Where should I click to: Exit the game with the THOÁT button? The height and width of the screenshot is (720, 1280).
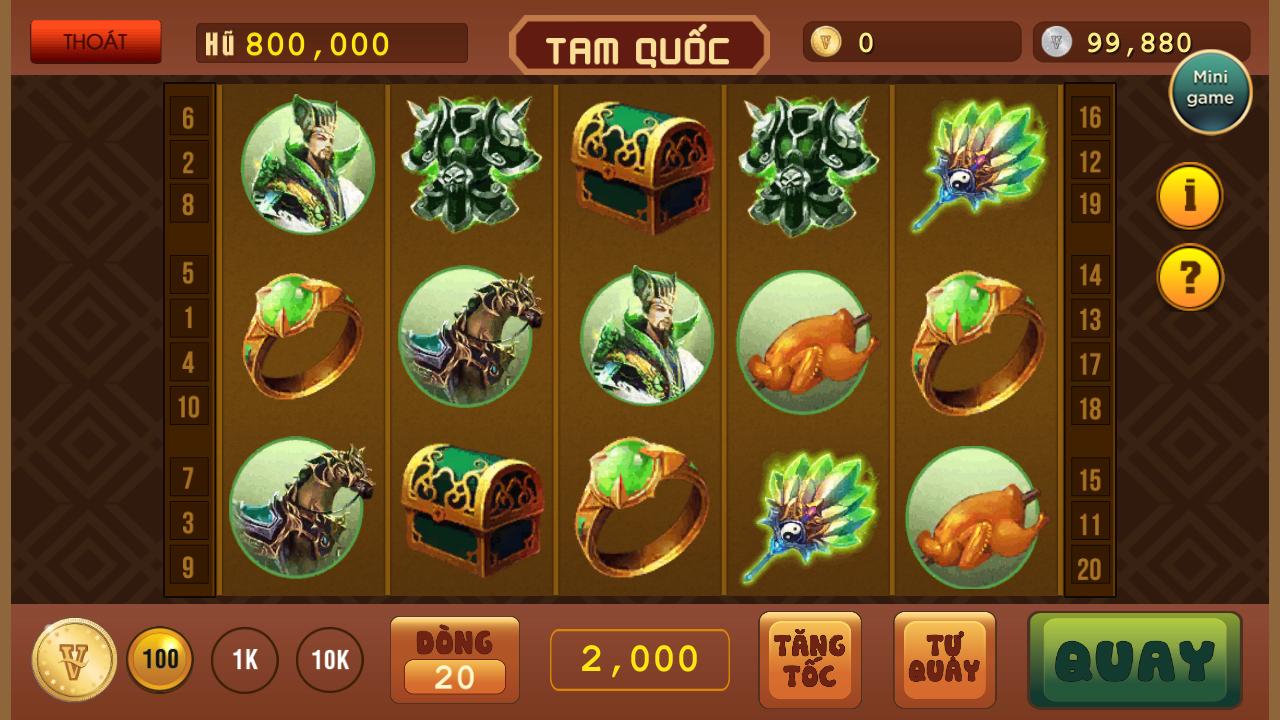pos(96,42)
